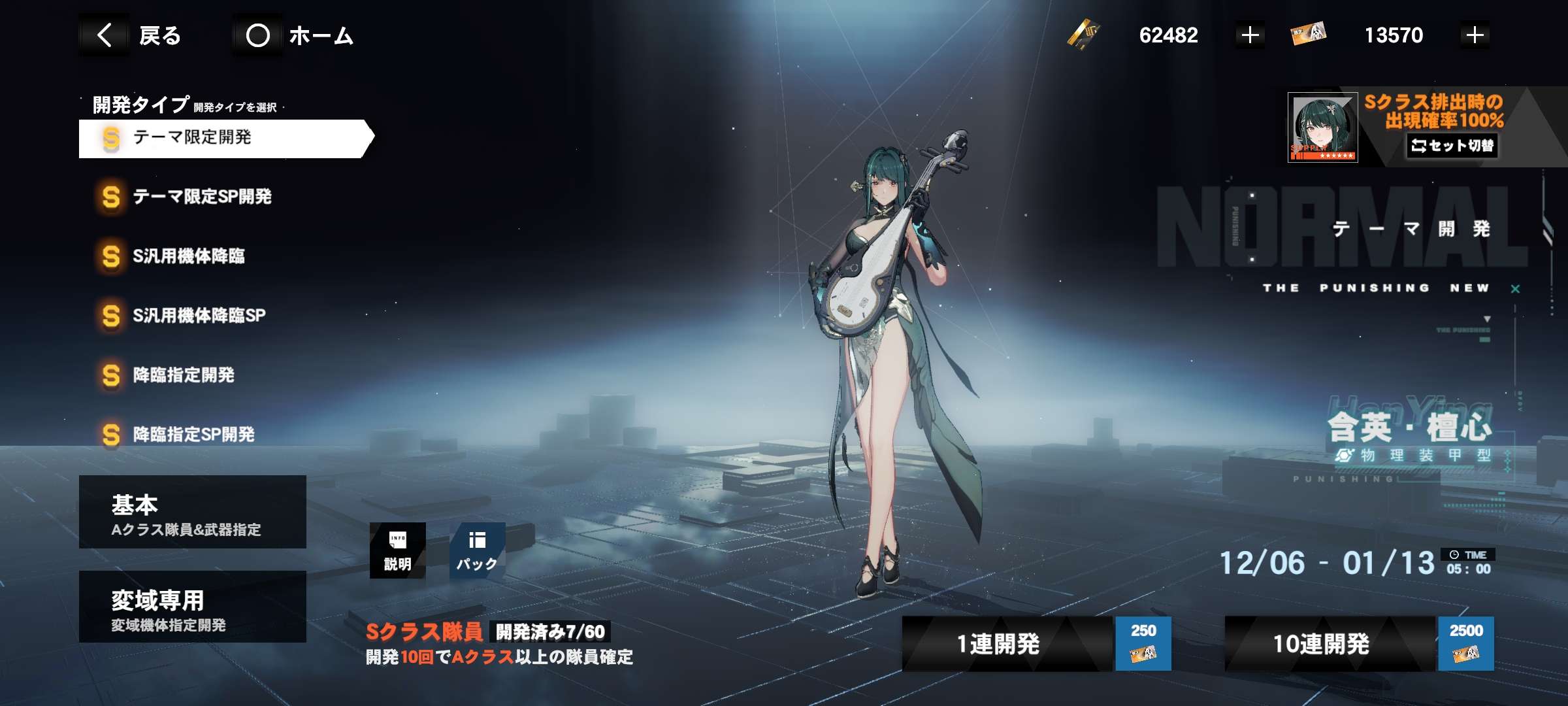Add more orange card currency with plus

1475,35
